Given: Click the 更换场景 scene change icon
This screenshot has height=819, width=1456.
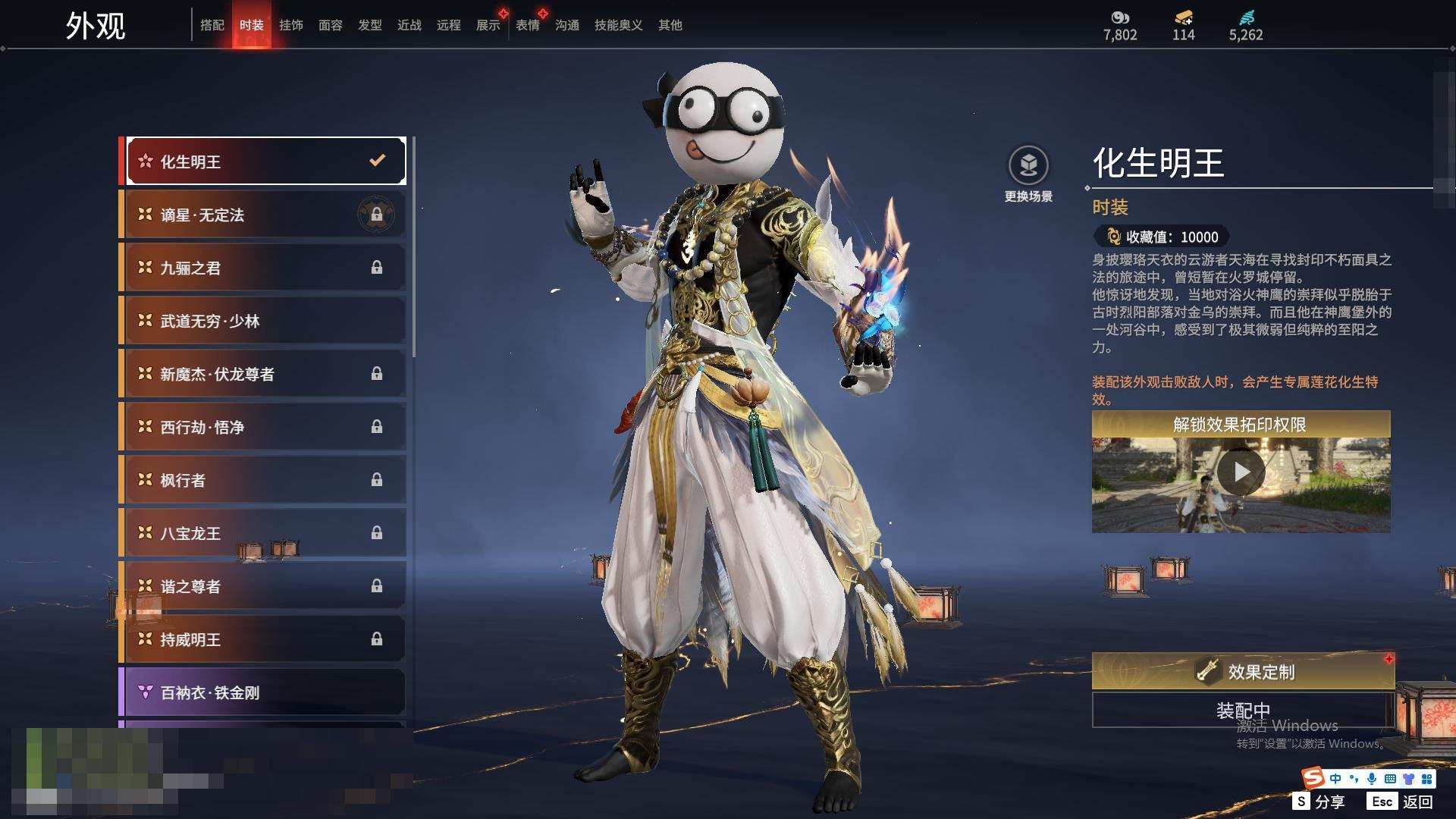Looking at the screenshot, I should (x=1028, y=166).
